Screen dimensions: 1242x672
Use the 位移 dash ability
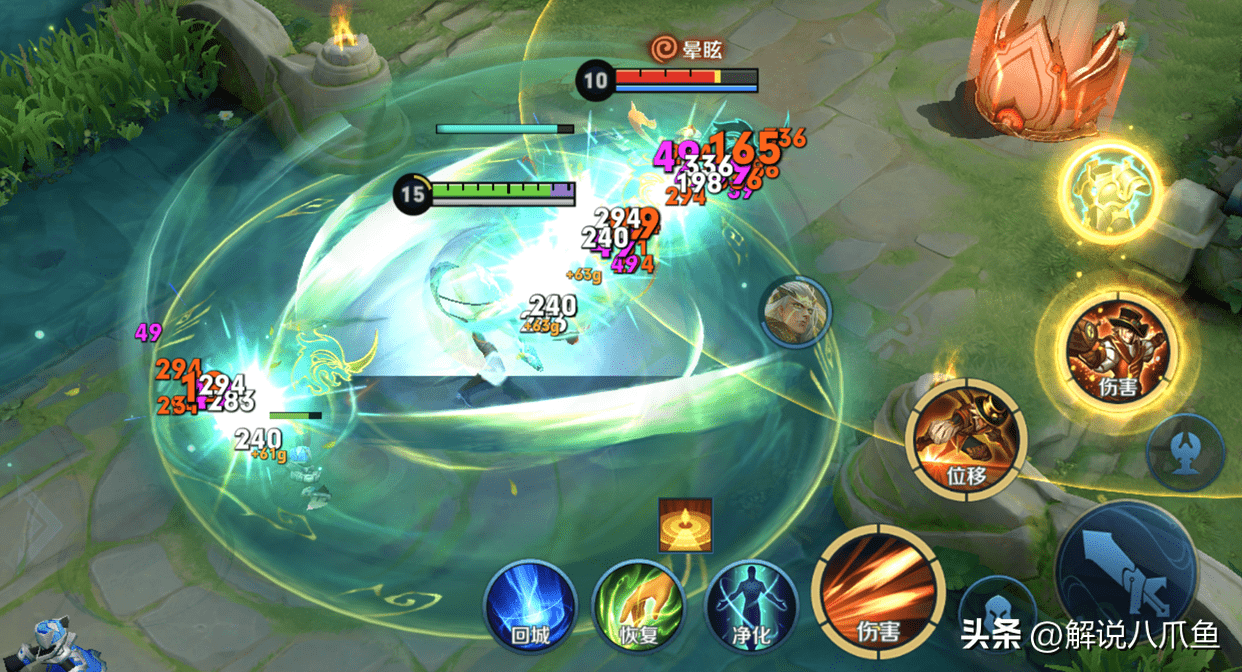pyautogui.click(x=966, y=437)
